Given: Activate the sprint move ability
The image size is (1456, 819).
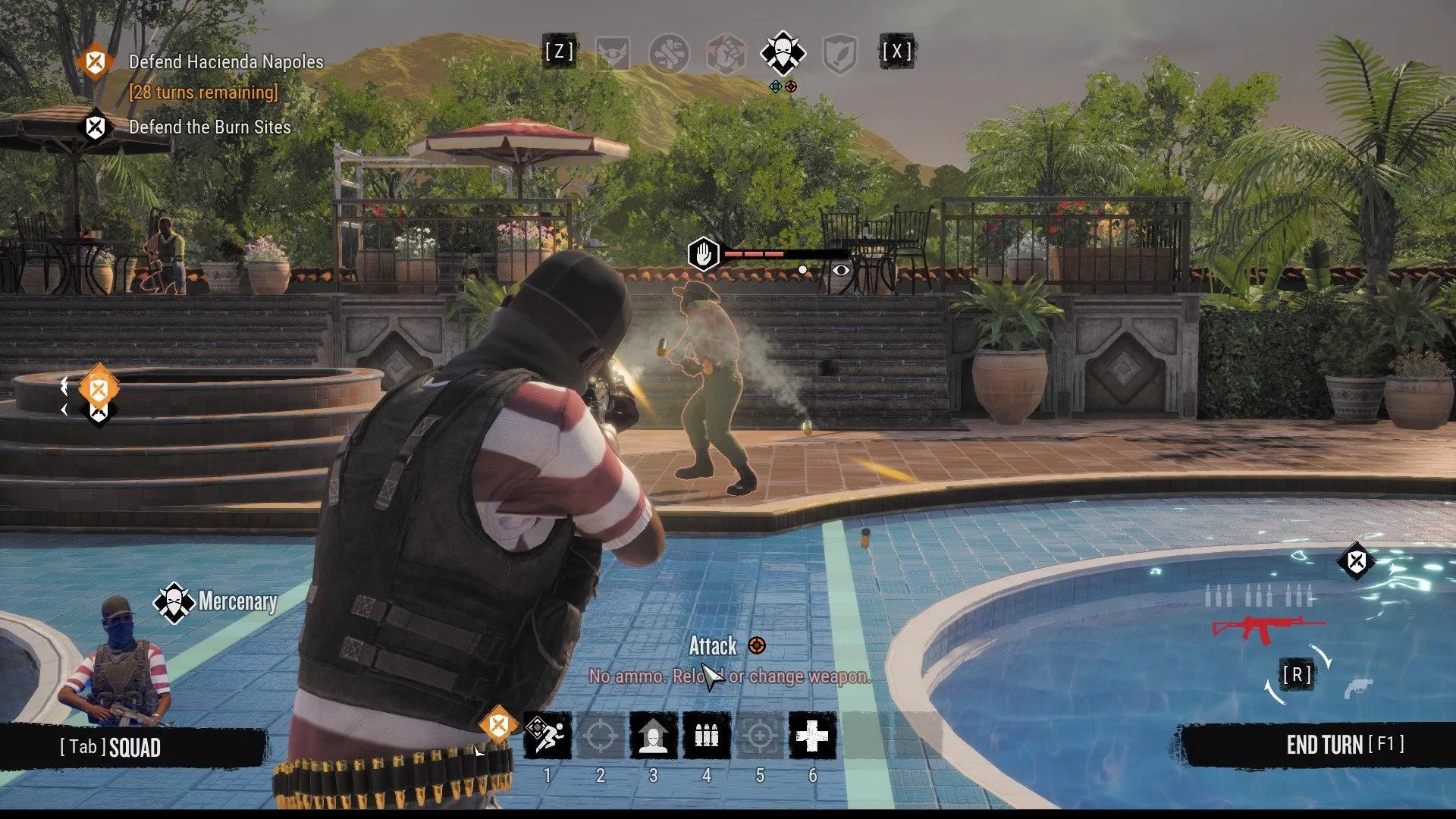Looking at the screenshot, I should 548,735.
